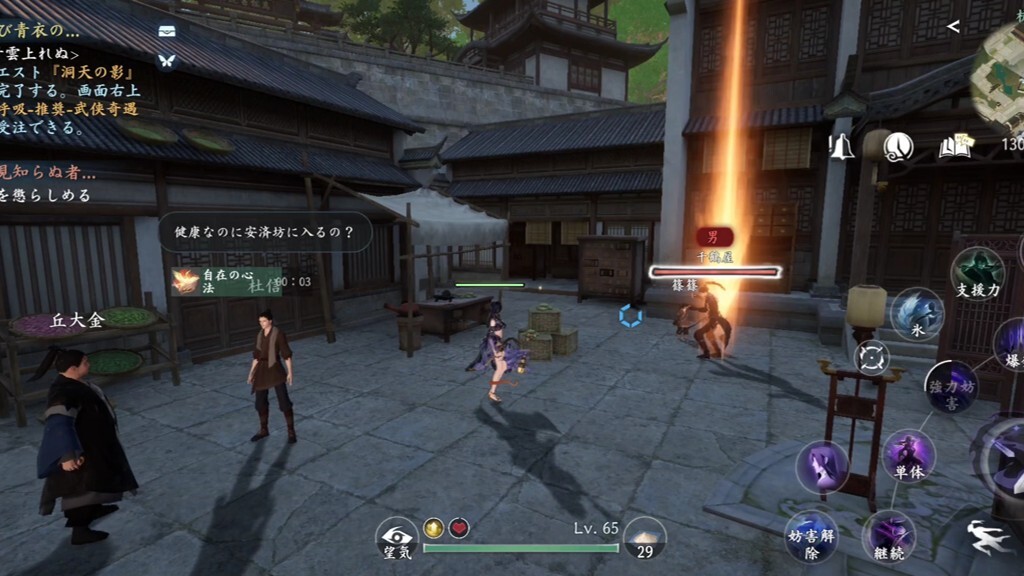Click the white butterfly icon
Screen dimensions: 1024x576
tap(167, 60)
